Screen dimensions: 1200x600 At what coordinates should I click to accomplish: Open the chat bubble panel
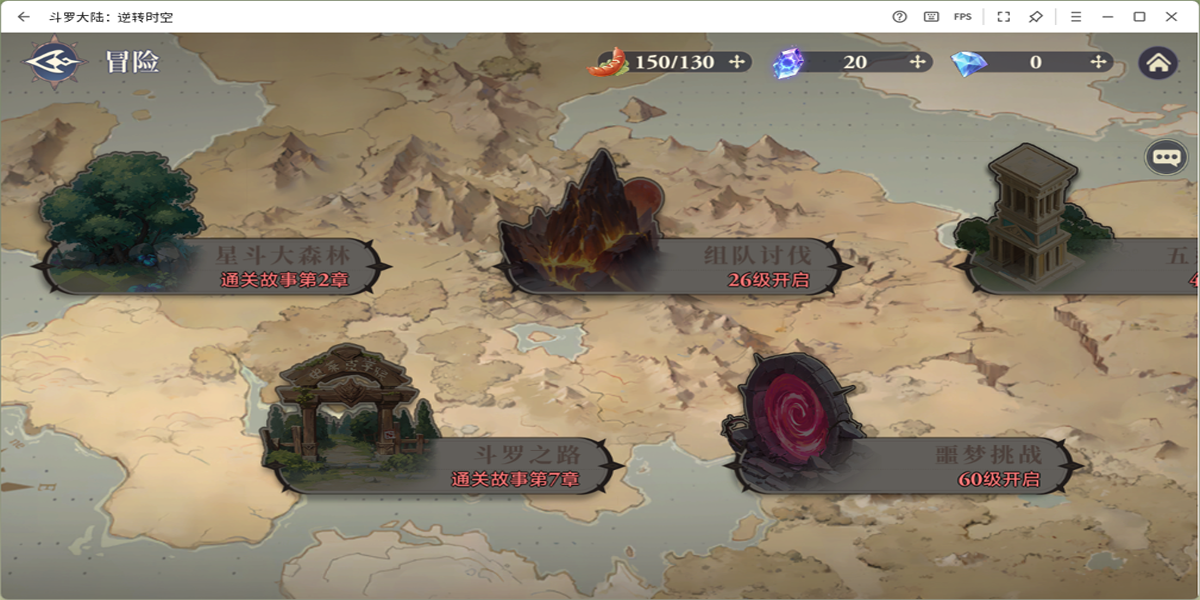pos(1166,157)
